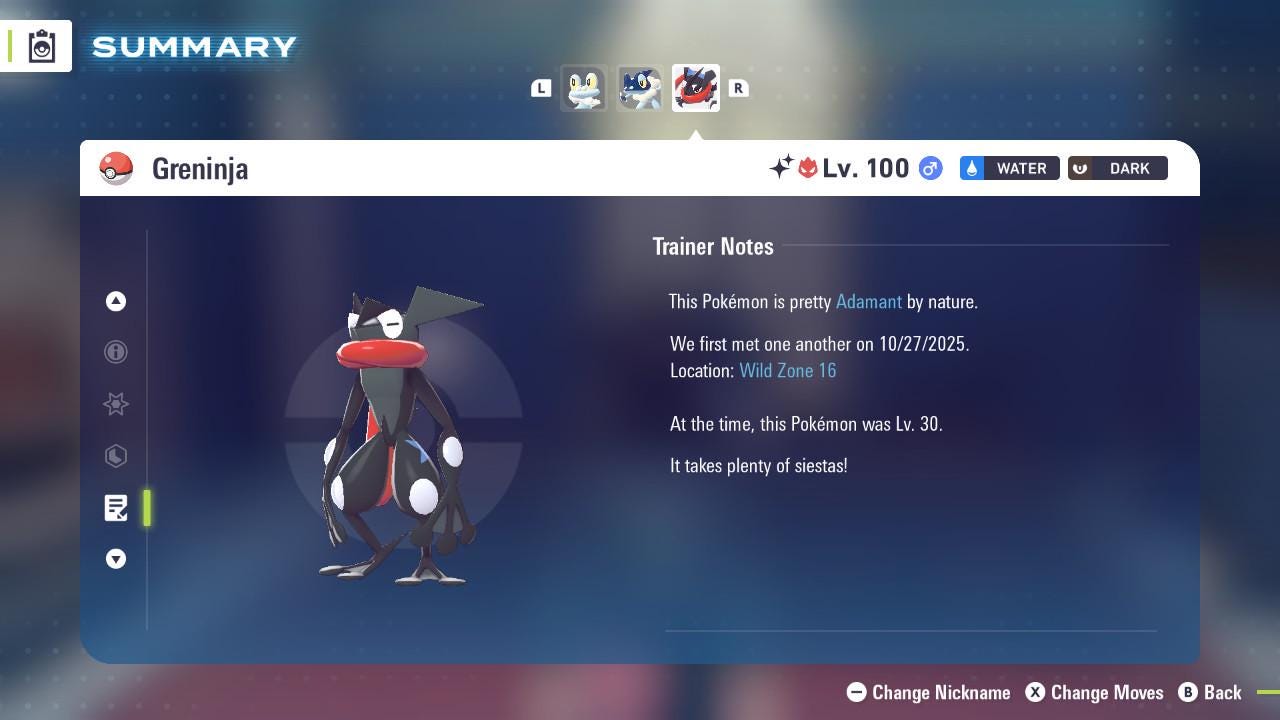Click the Poké Ball beside Greninja's name
Viewport: 1280px width, 720px height.
click(116, 168)
